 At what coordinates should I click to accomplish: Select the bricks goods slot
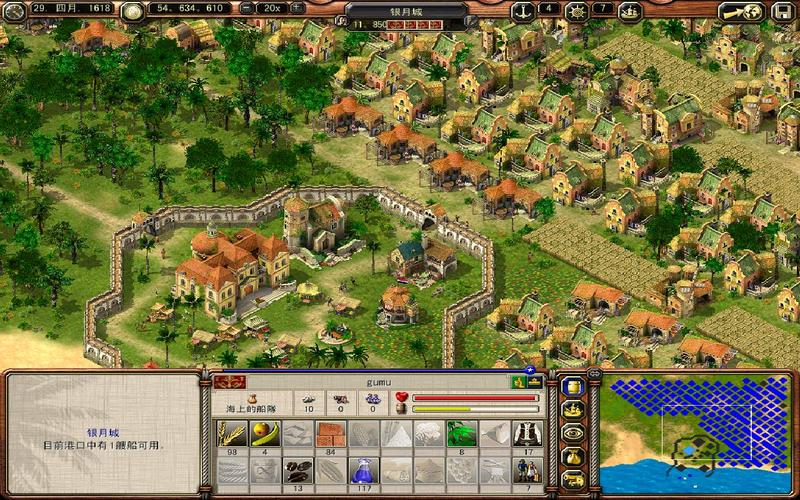click(x=330, y=433)
